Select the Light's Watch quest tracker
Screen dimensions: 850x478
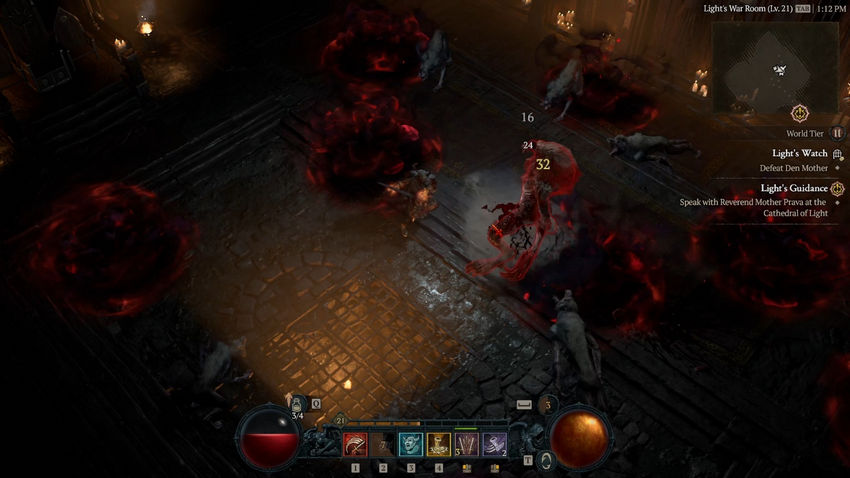[x=800, y=154]
